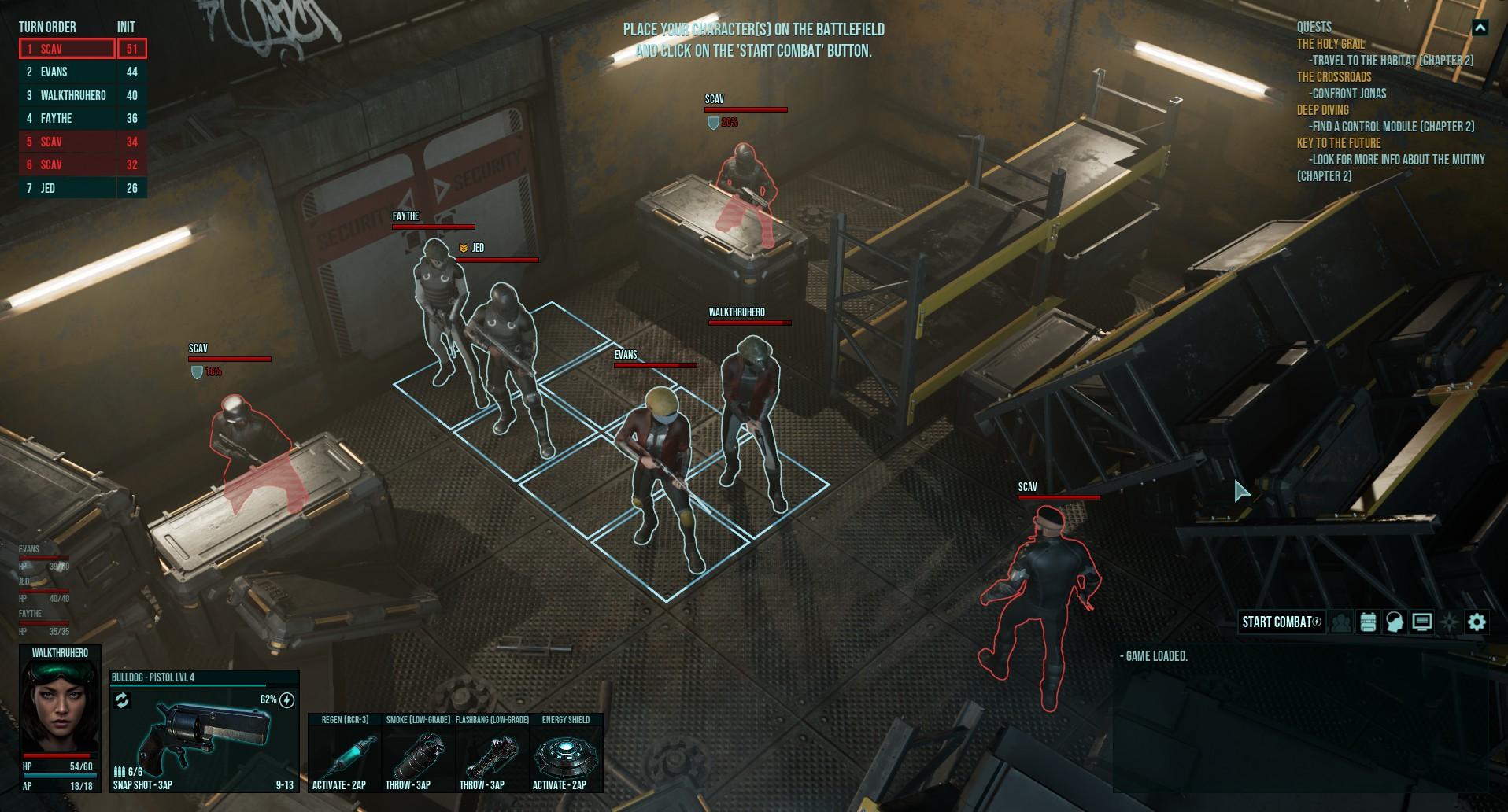Select Faythe in the turn order list
Screen dimensions: 1508x812
coord(67,118)
